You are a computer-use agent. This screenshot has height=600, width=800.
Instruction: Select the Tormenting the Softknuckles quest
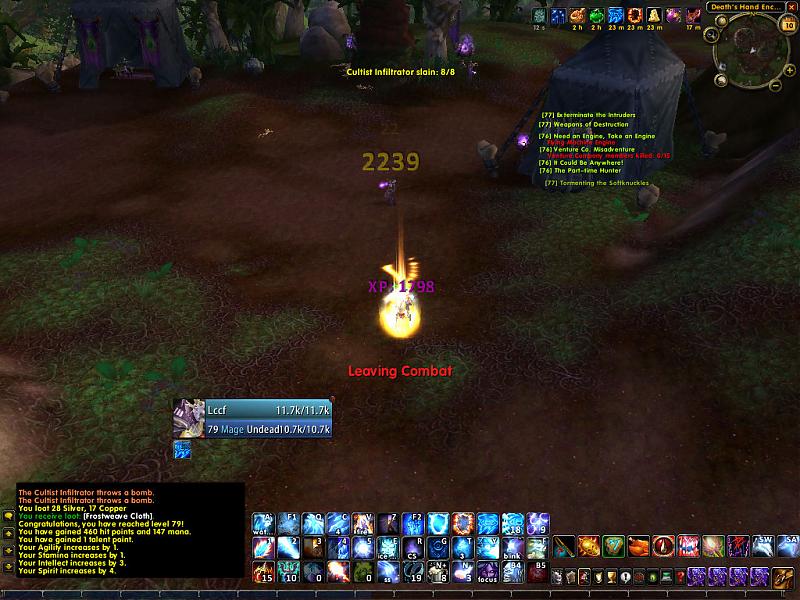click(x=597, y=183)
